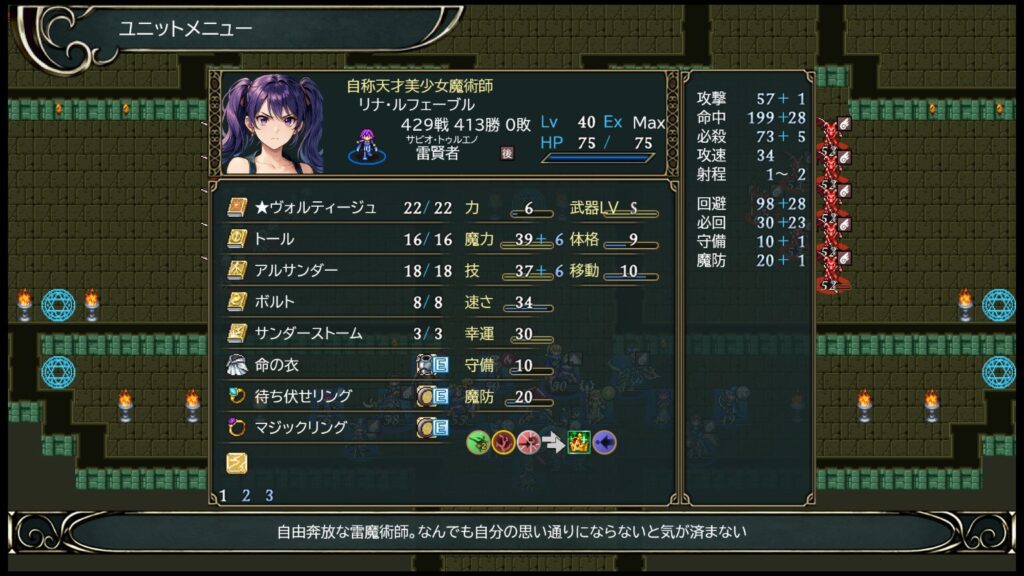Select the 雷賢者 class label
This screenshot has width=1024, height=576.
[x=437, y=152]
